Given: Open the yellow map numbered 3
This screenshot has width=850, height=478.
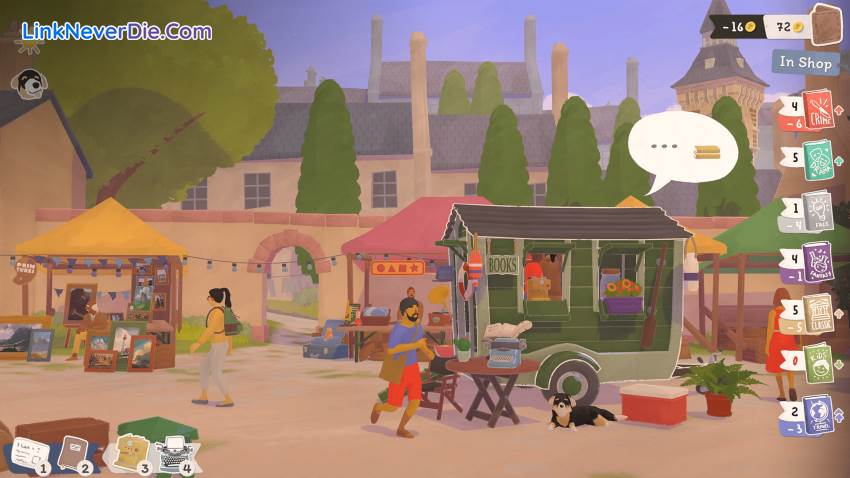Looking at the screenshot, I should click(x=131, y=452).
